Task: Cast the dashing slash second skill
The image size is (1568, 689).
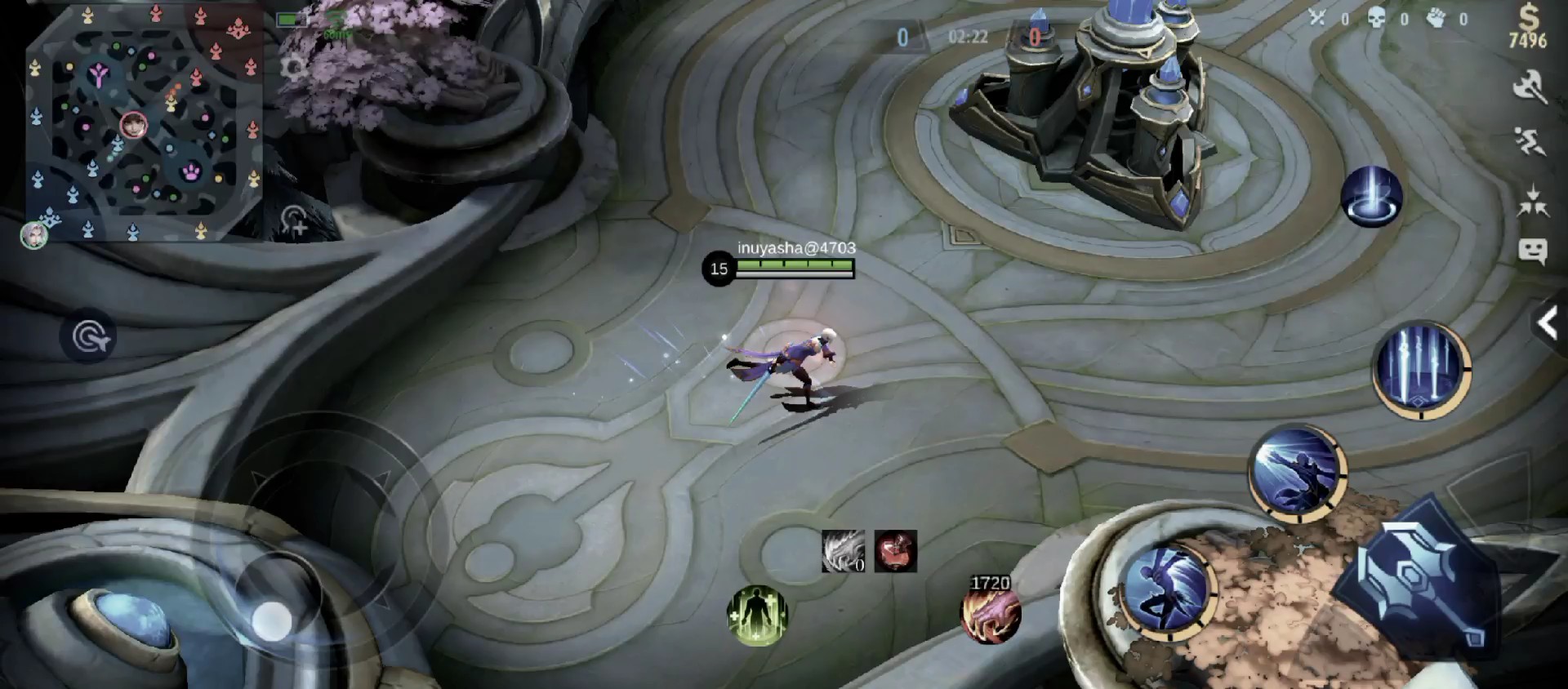Action: [x=1298, y=472]
